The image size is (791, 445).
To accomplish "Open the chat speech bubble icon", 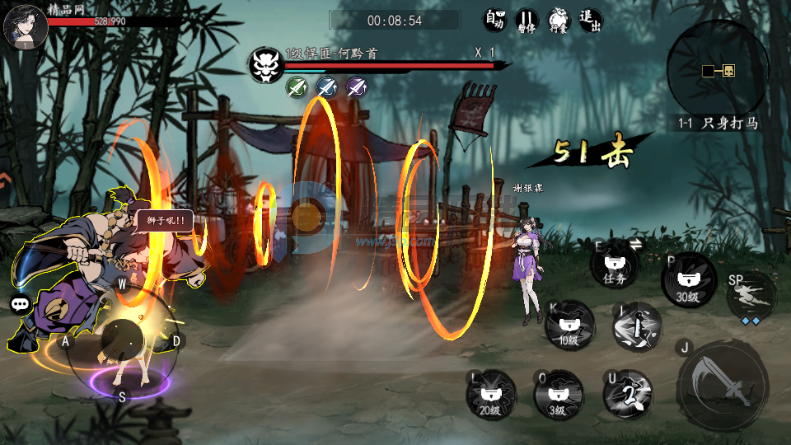I will click(20, 304).
